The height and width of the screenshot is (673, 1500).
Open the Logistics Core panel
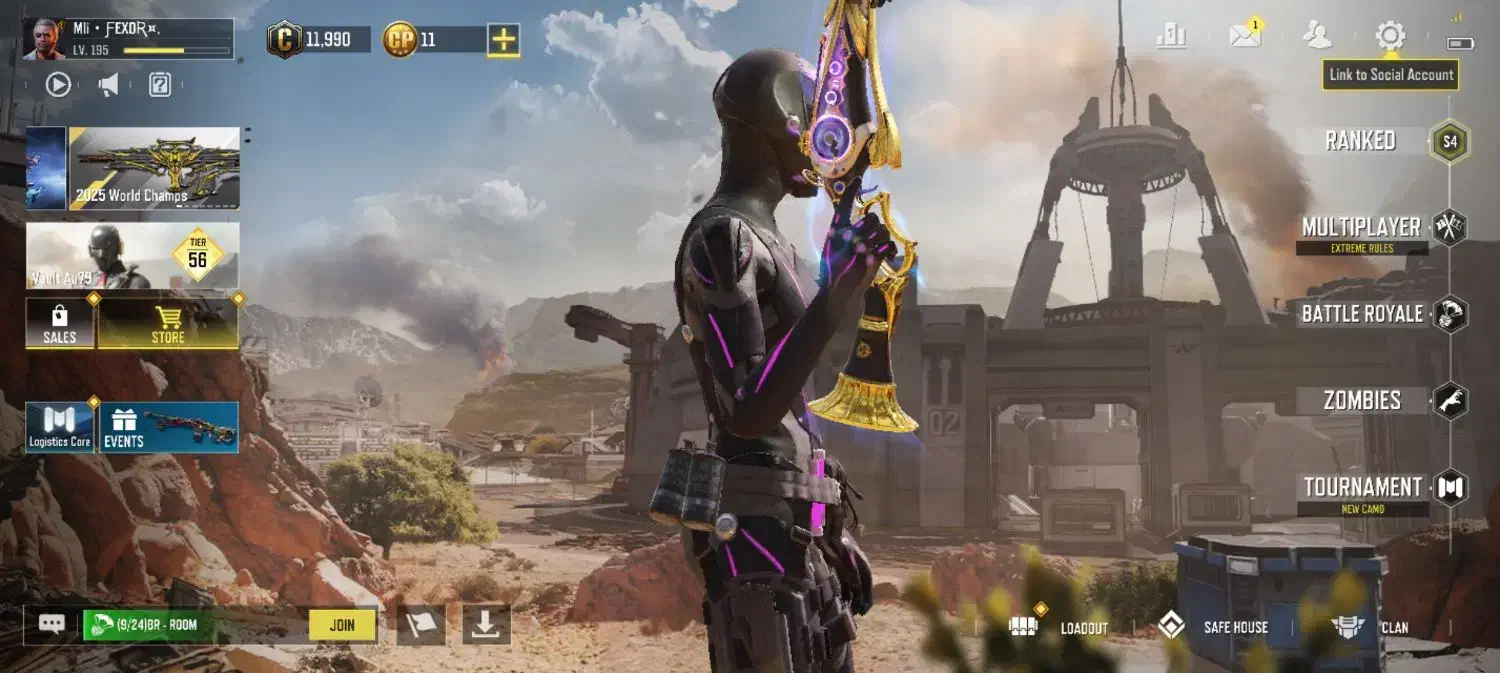tap(60, 428)
